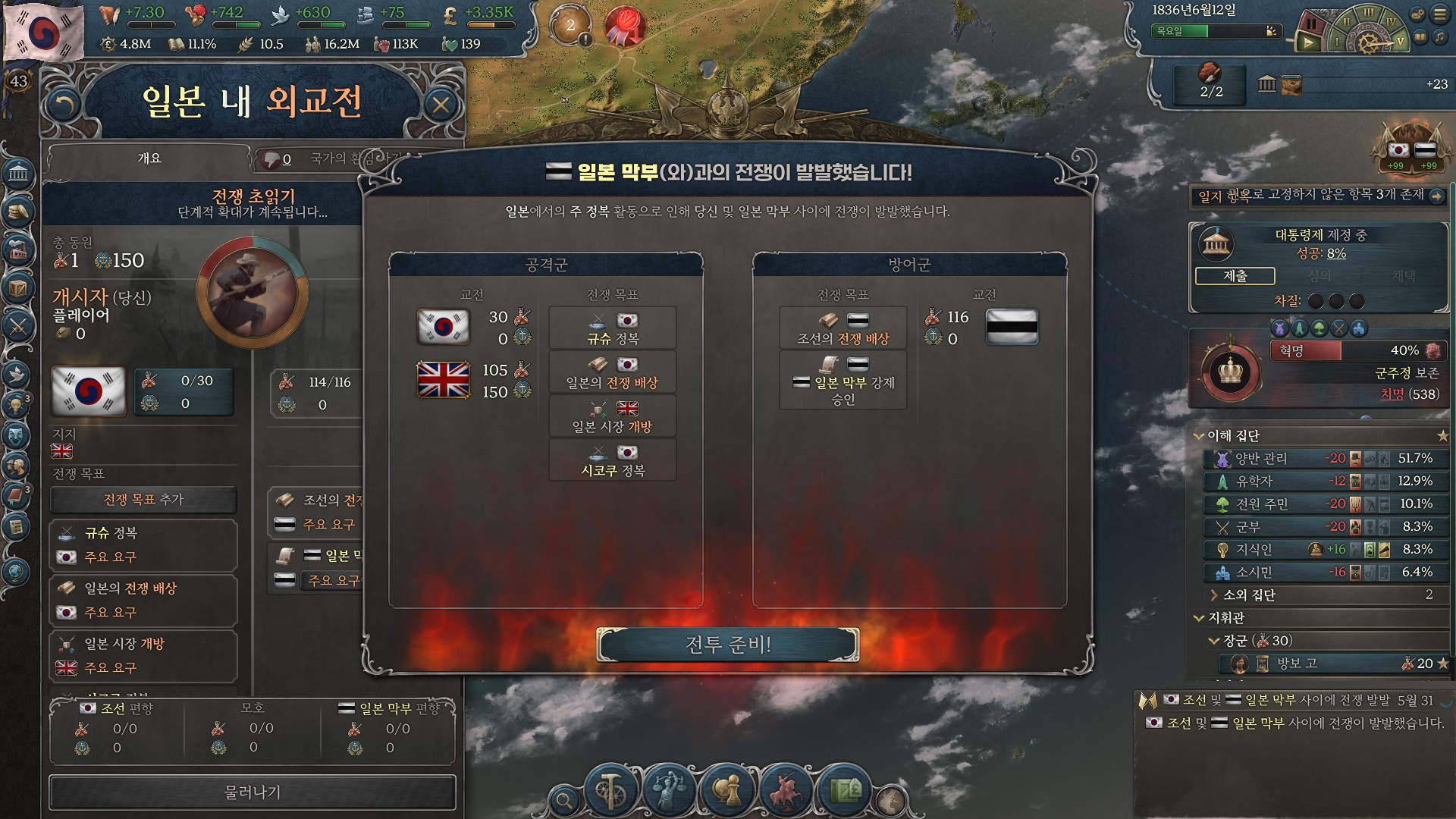1456x819 pixels.
Task: Select the 규슈 정복 war goal entry
Action: pyautogui.click(x=143, y=544)
